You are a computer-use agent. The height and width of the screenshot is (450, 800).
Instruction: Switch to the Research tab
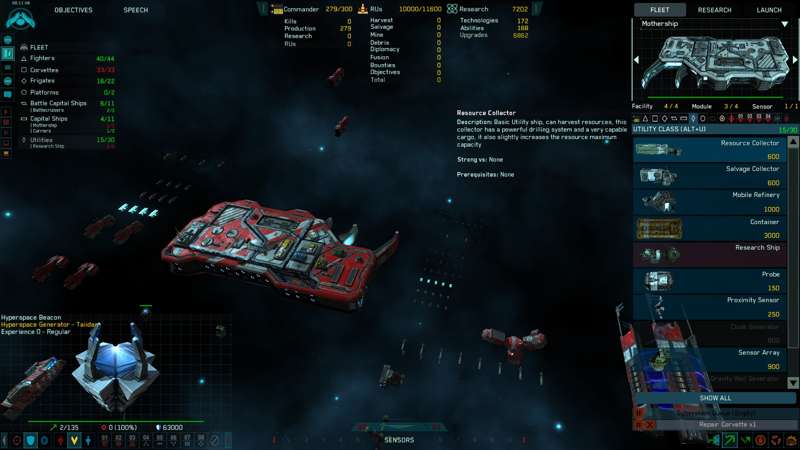pyautogui.click(x=714, y=10)
